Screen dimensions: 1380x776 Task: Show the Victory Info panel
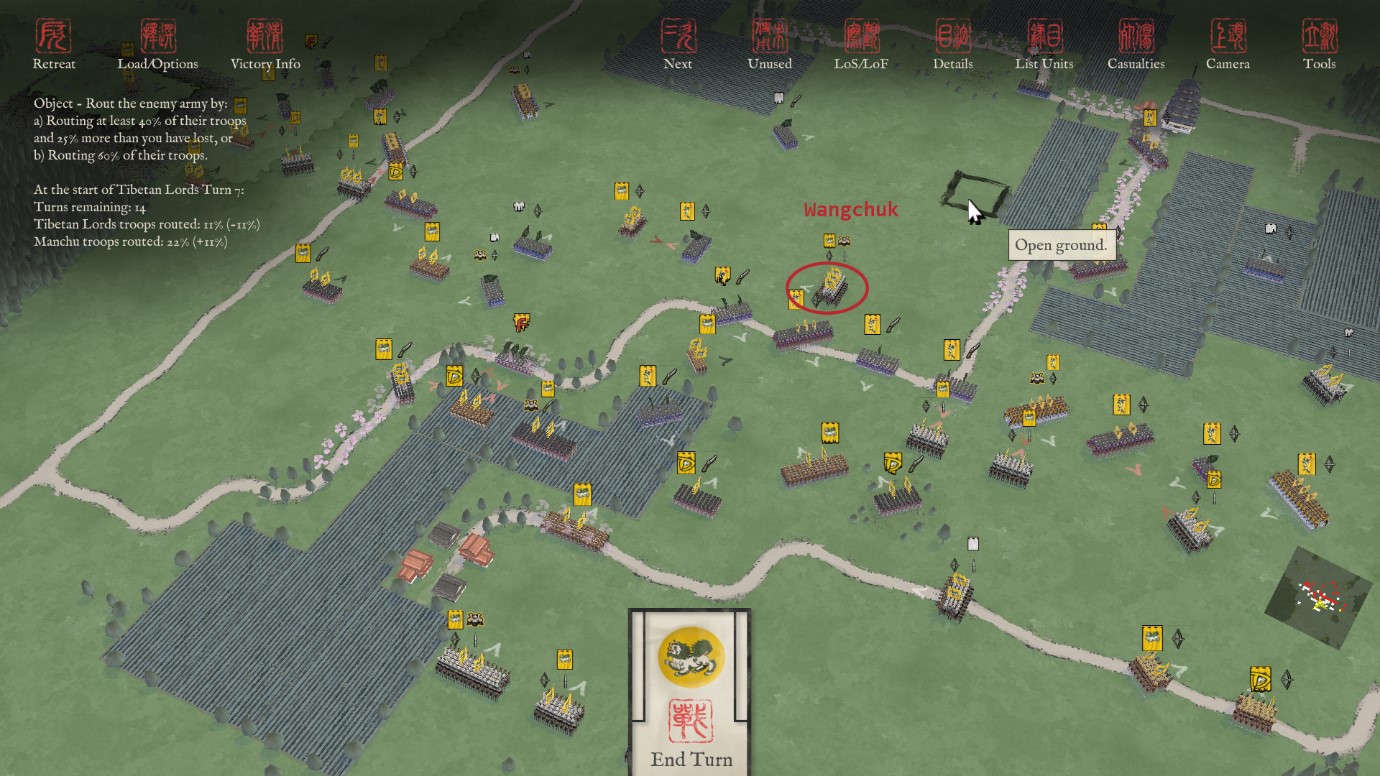click(x=265, y=45)
